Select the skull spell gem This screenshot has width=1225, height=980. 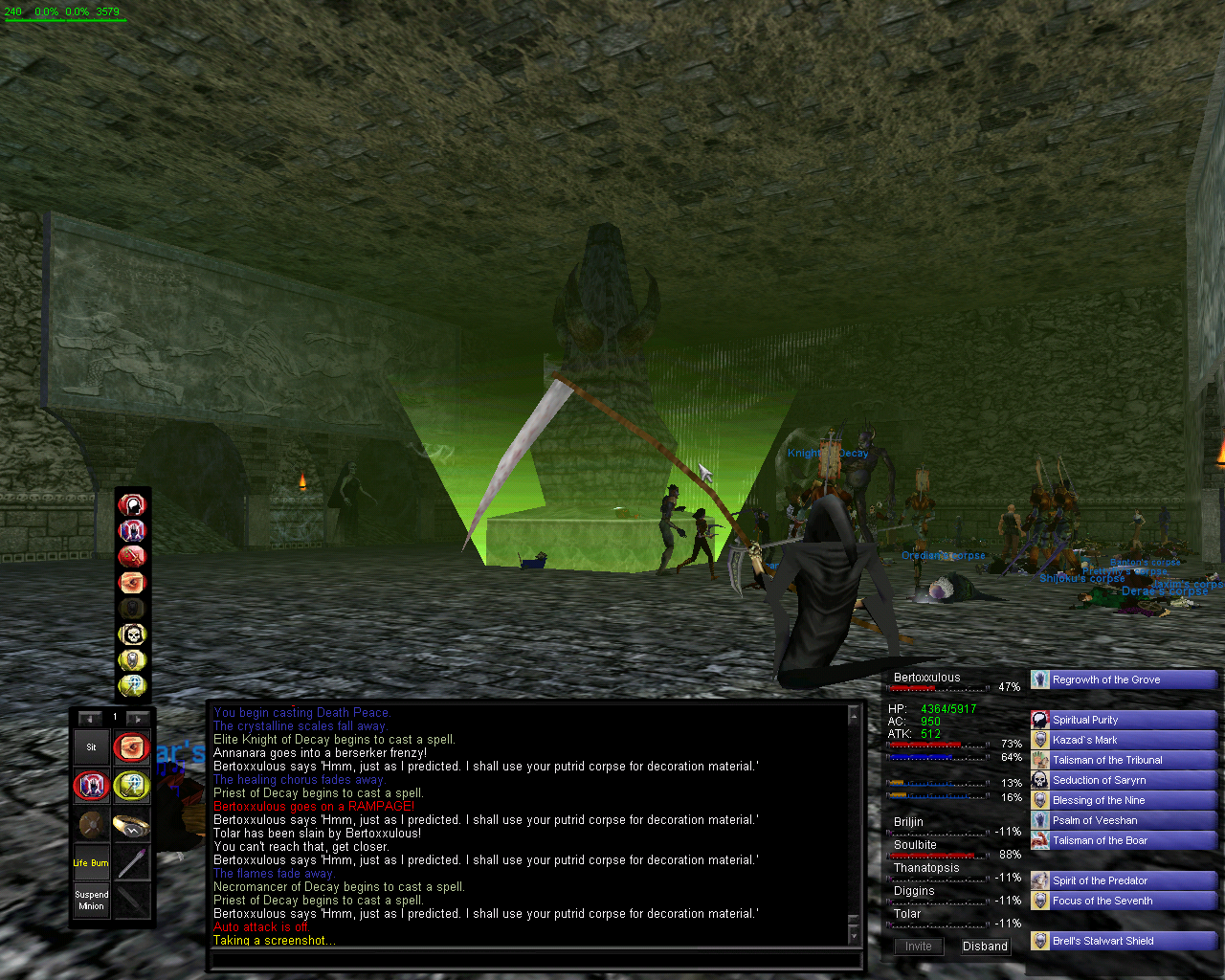[131, 635]
